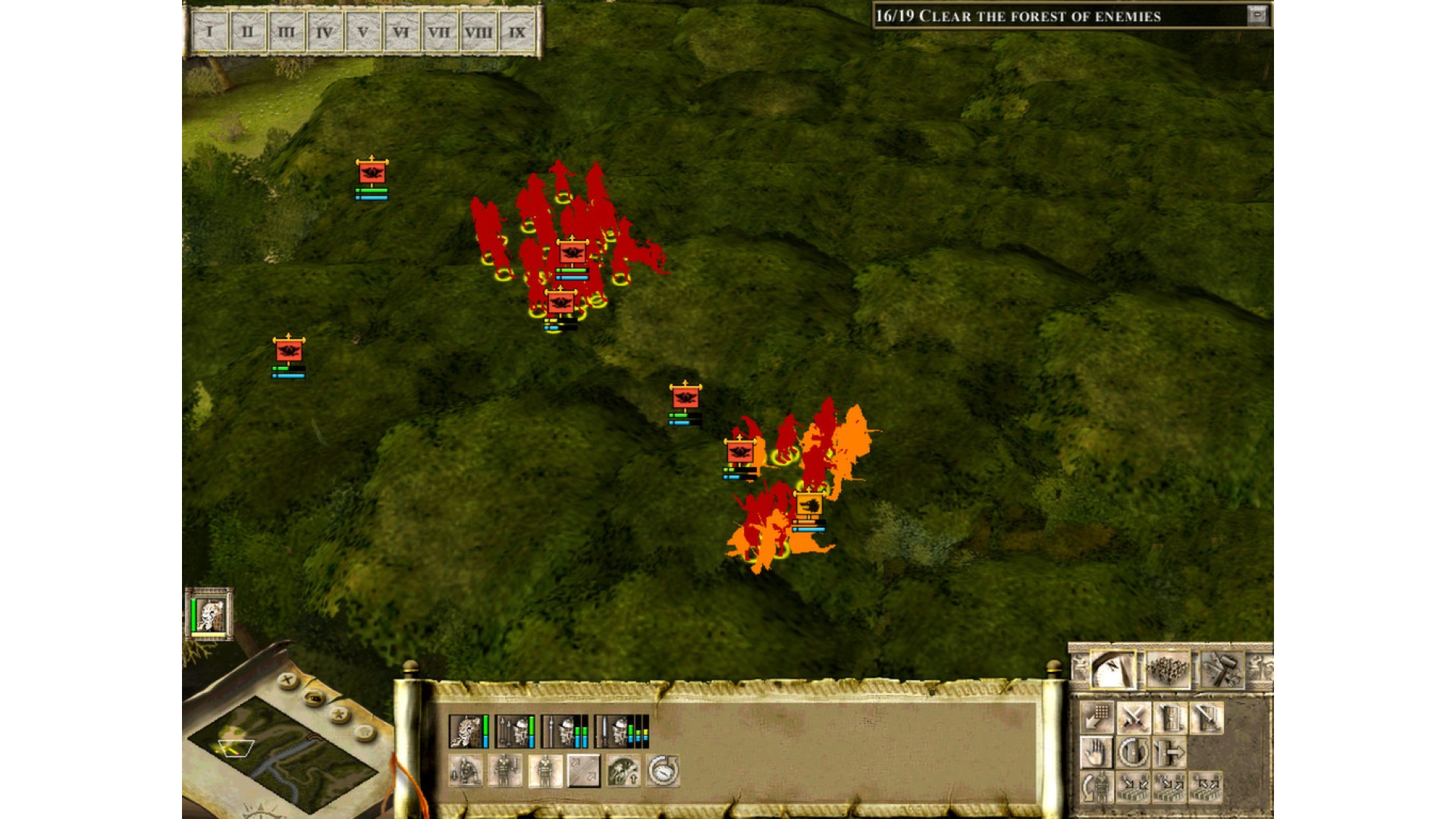Activate the kneeling soldier stance
The height and width of the screenshot is (819, 1456).
tap(466, 771)
